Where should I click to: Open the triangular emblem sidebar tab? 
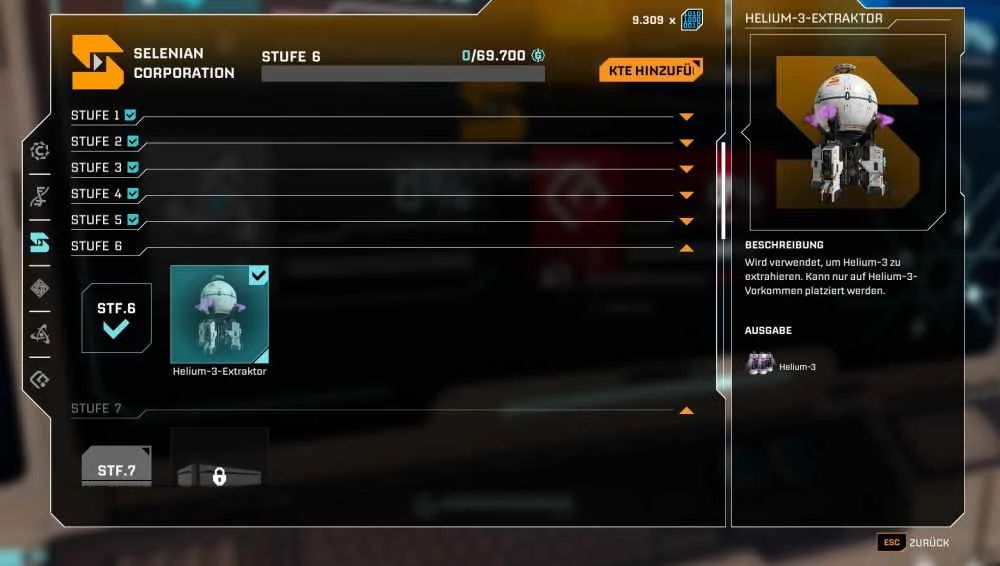40,334
